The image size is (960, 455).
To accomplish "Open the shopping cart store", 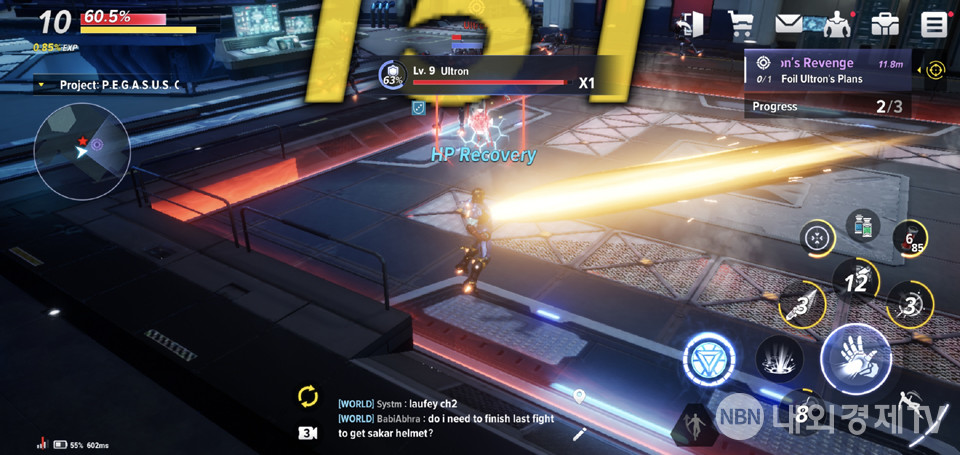I will point(741,24).
